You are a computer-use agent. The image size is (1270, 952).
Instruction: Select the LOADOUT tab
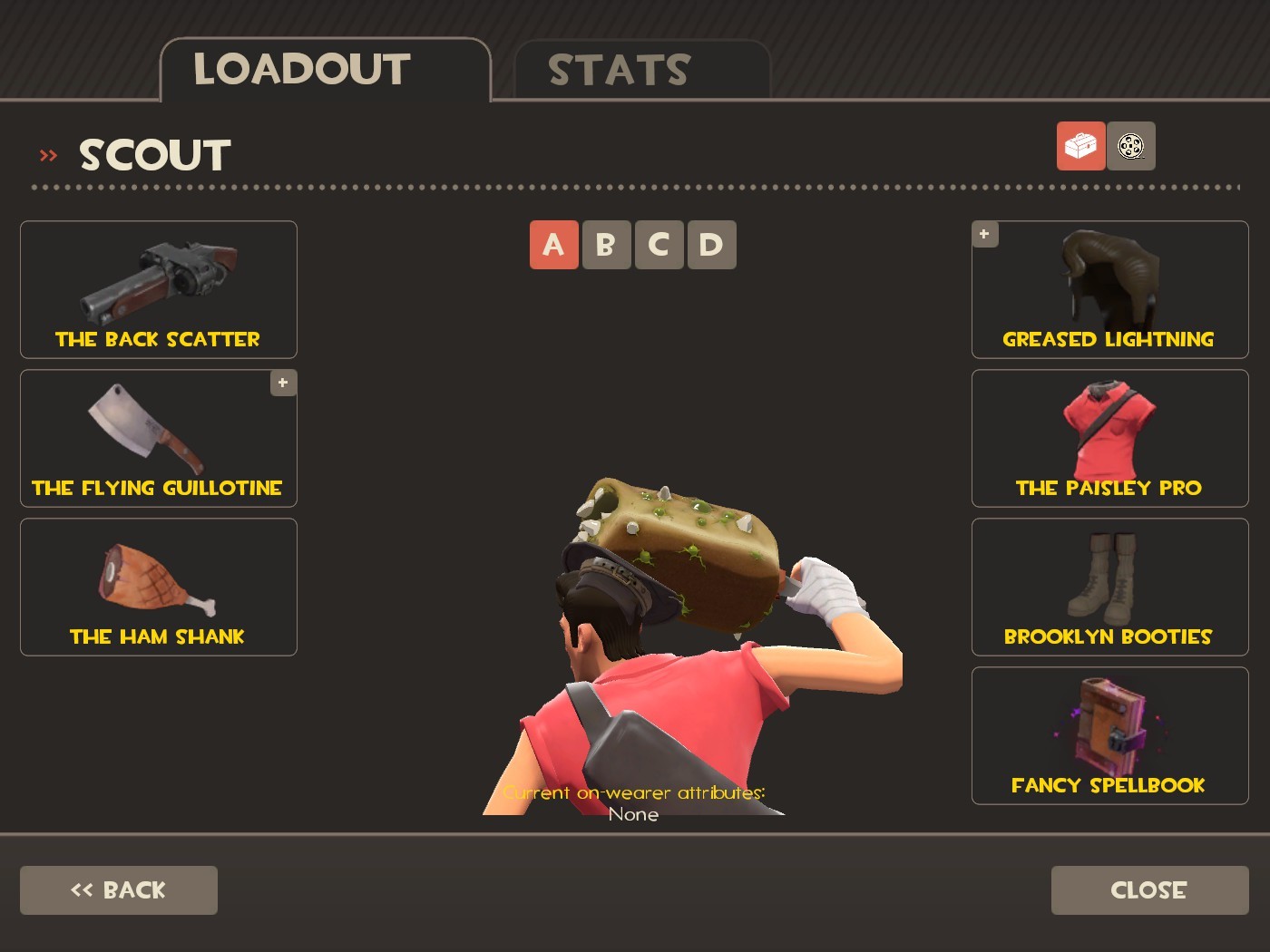(303, 66)
